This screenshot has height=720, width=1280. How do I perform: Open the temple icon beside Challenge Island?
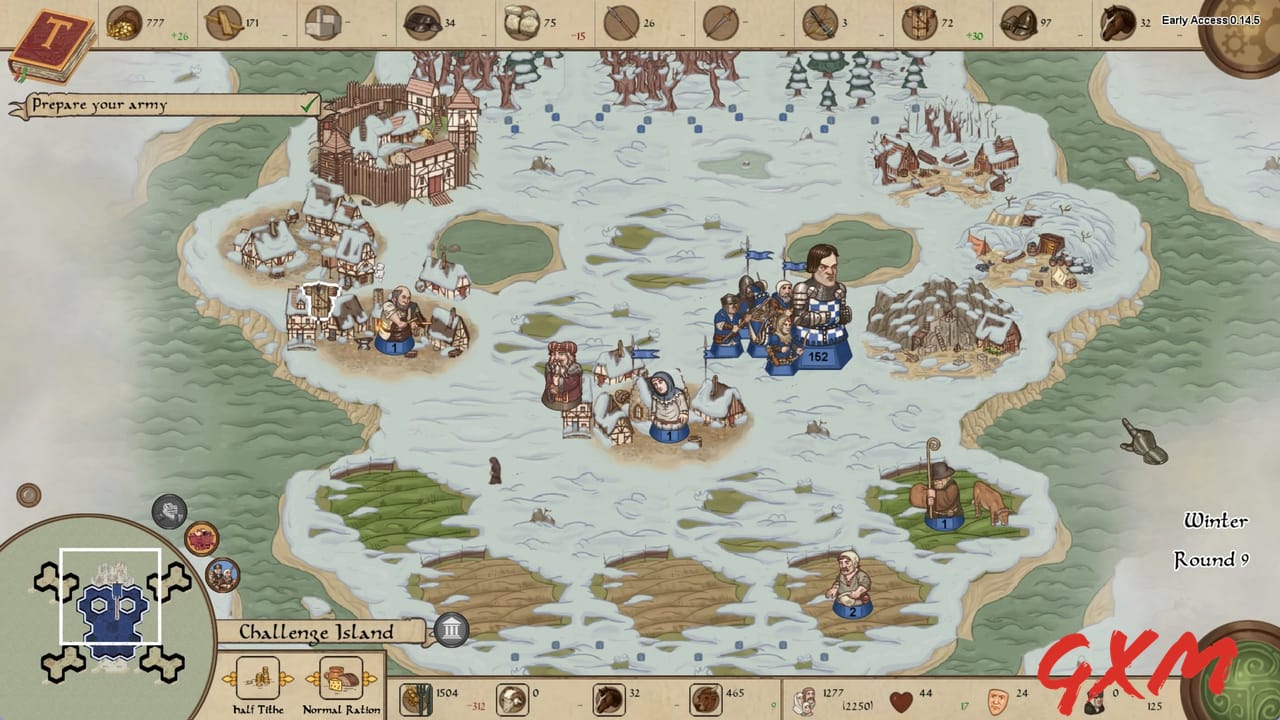point(452,630)
